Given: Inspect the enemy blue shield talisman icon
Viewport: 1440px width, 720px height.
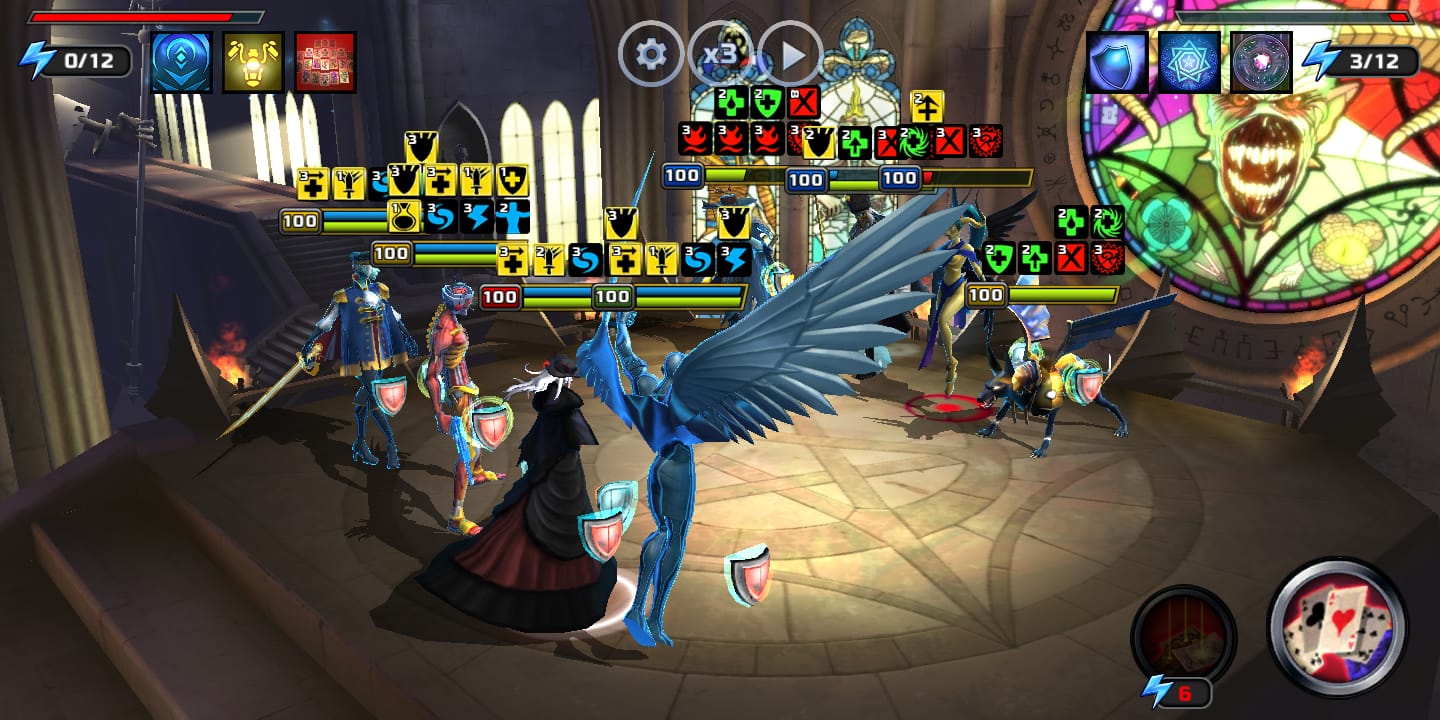Looking at the screenshot, I should 1117,62.
